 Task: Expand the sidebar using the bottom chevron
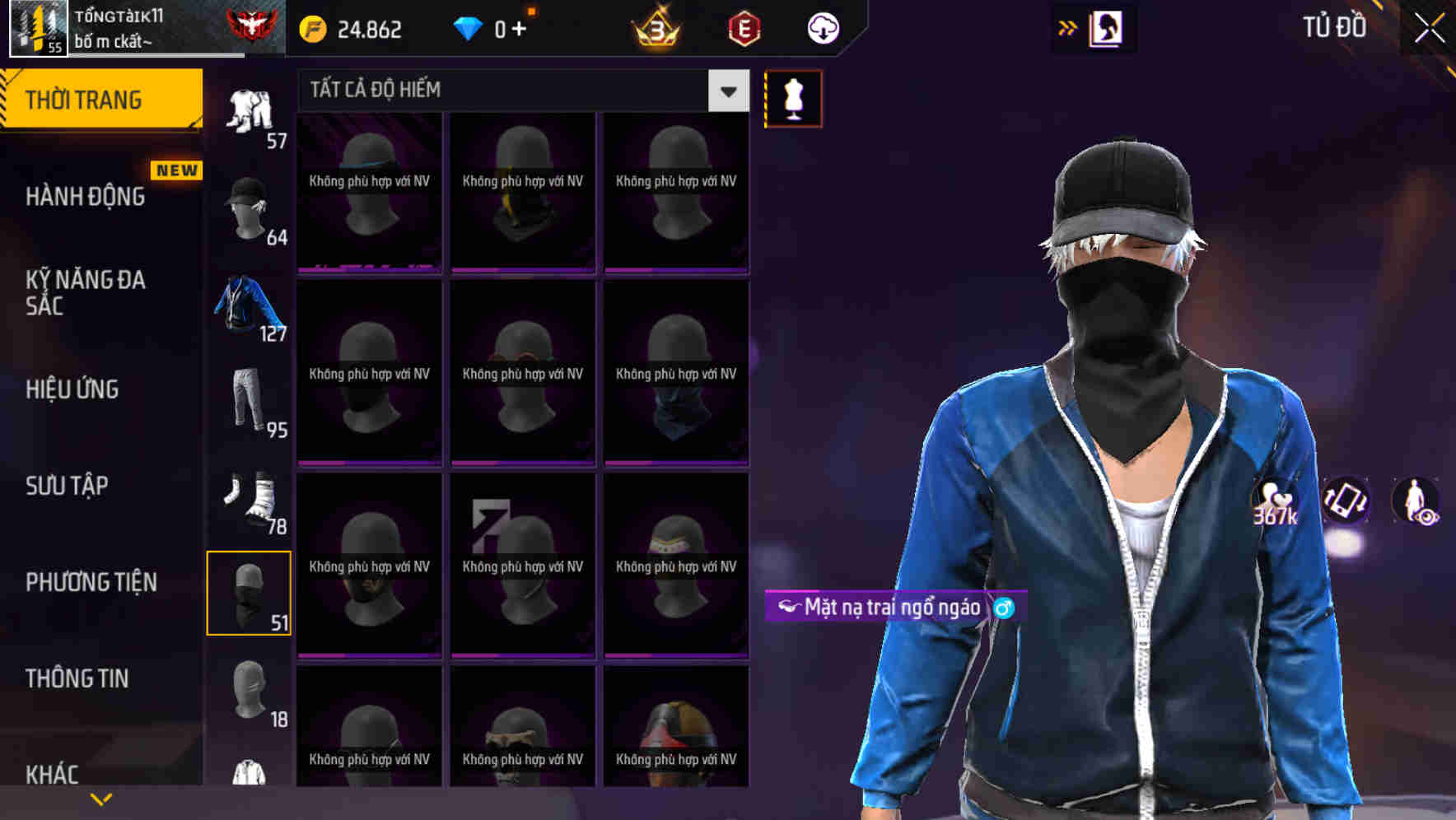(100, 797)
